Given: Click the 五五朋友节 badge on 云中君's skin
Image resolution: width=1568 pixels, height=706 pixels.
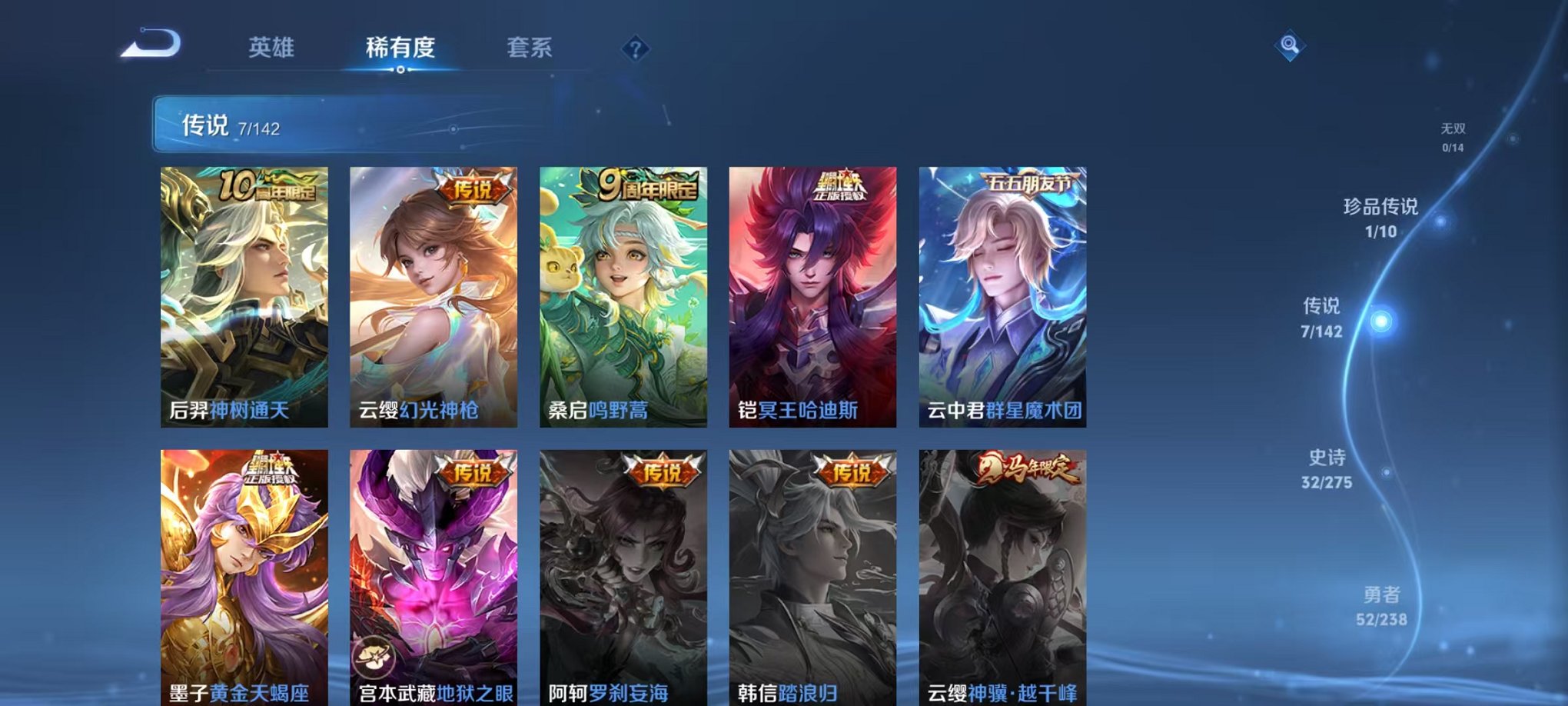Looking at the screenshot, I should click(1031, 181).
